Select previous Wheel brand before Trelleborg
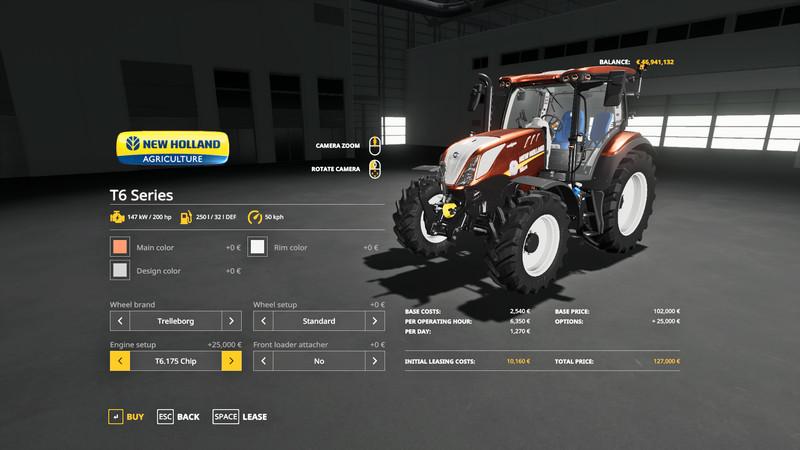 (120, 321)
